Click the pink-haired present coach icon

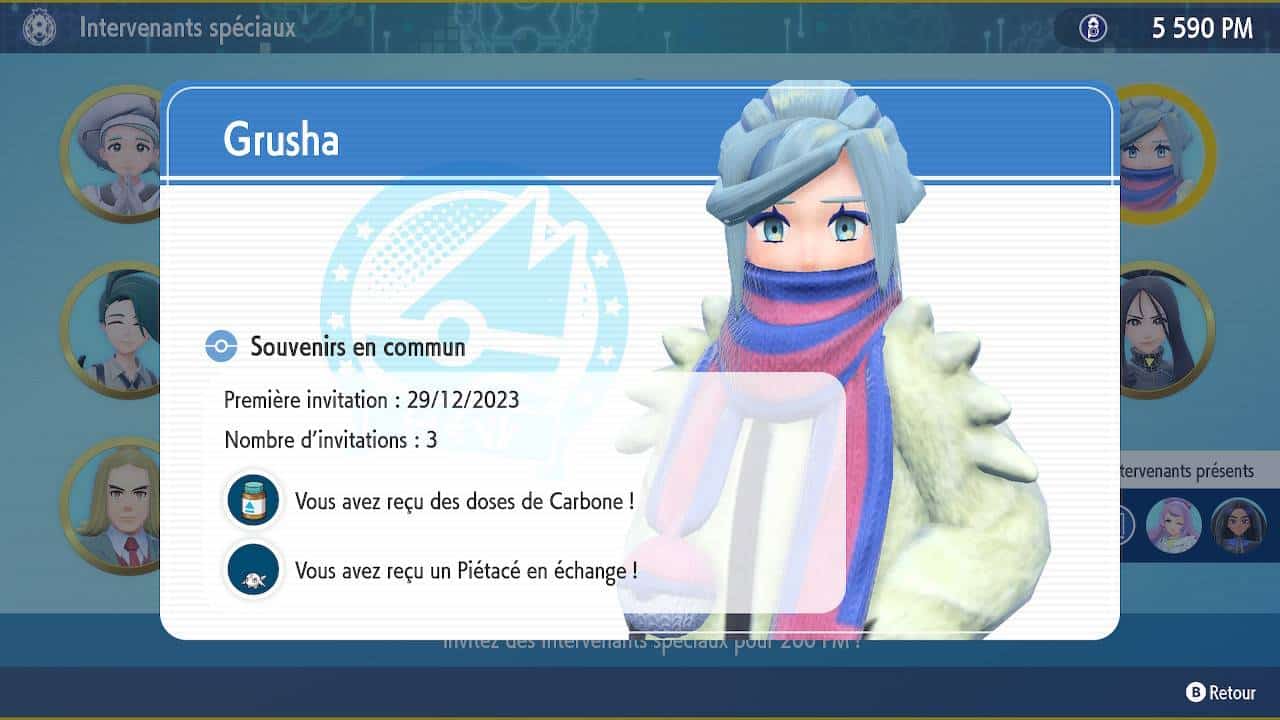1173,524
